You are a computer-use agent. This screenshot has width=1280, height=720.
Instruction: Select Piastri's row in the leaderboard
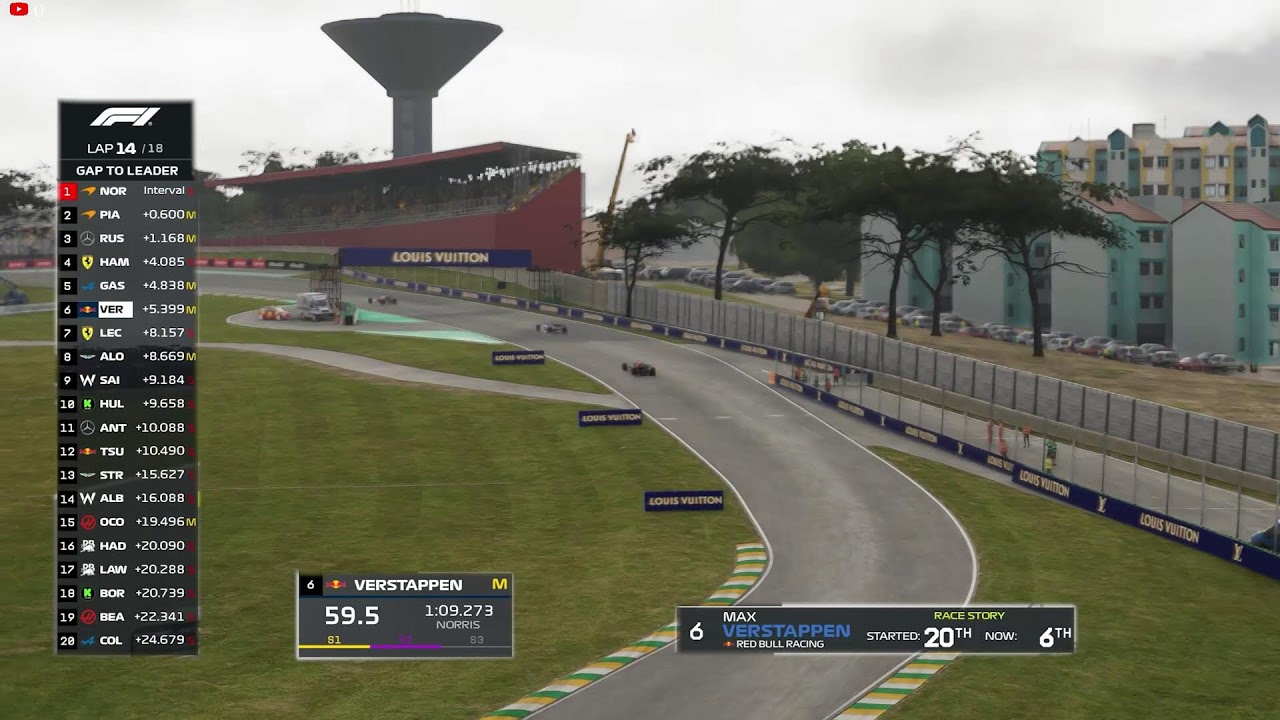pyautogui.click(x=126, y=215)
